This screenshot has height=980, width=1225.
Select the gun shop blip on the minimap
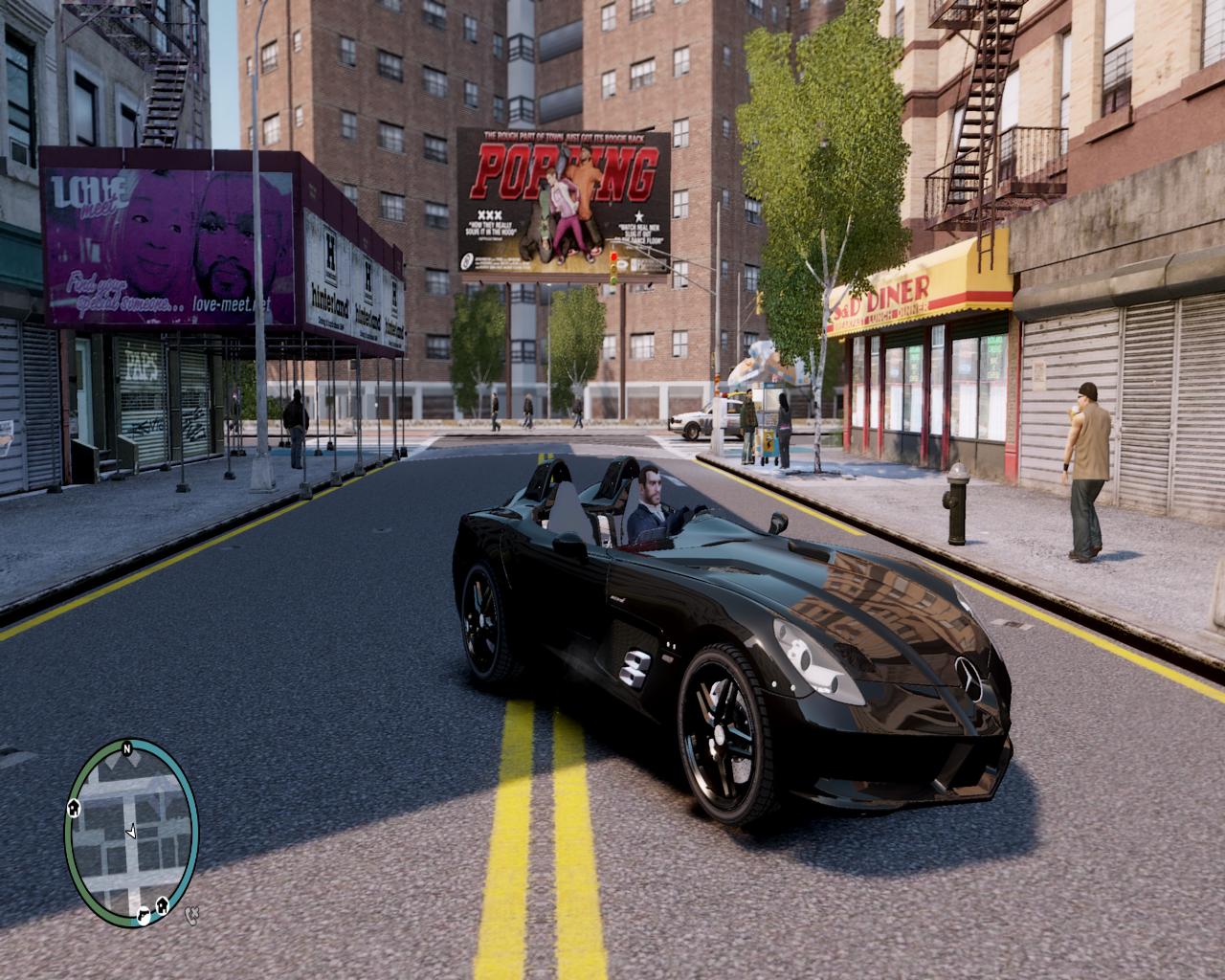point(143,915)
